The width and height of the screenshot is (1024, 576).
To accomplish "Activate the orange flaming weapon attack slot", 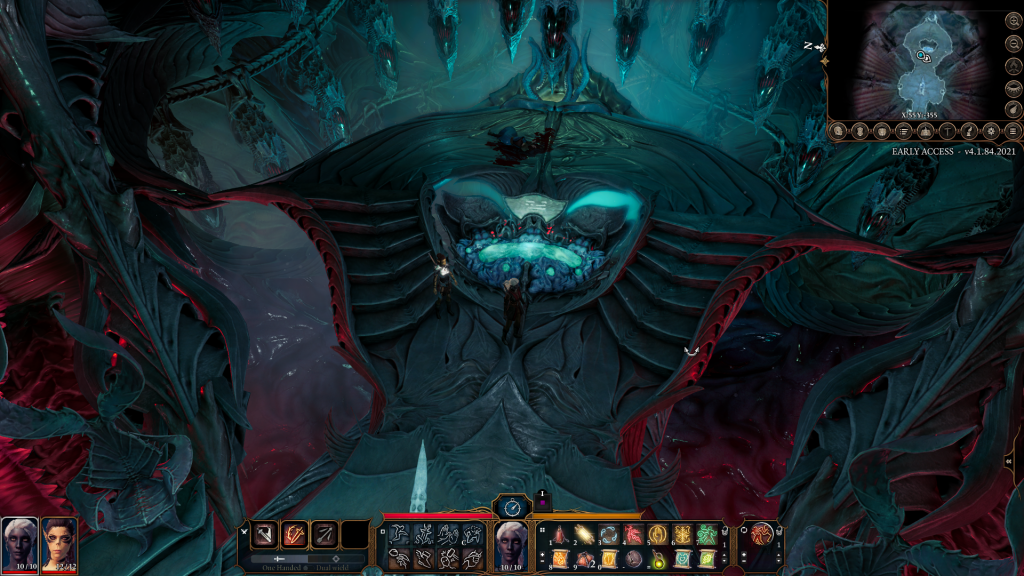I will pos(295,535).
